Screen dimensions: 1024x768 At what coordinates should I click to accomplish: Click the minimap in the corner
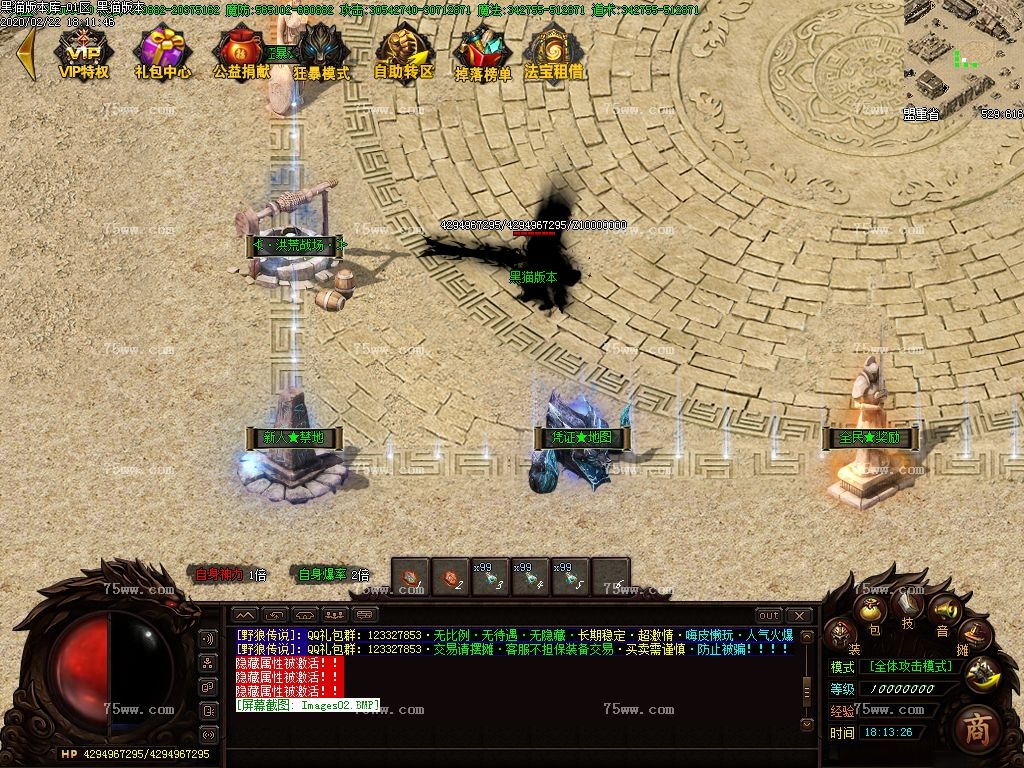pos(963,55)
